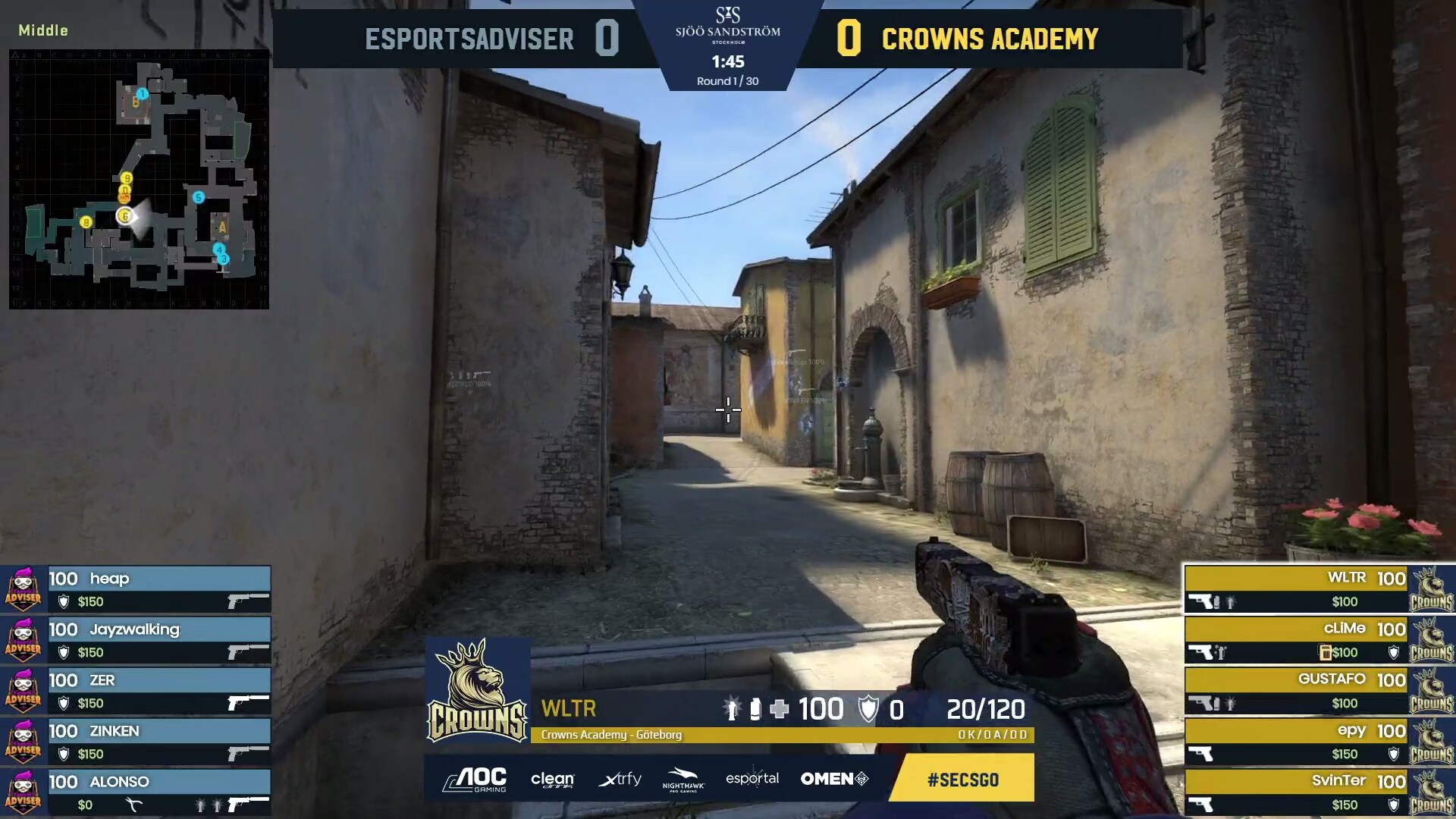Toggle the health cross icon in WLTR's stat panel

click(779, 709)
